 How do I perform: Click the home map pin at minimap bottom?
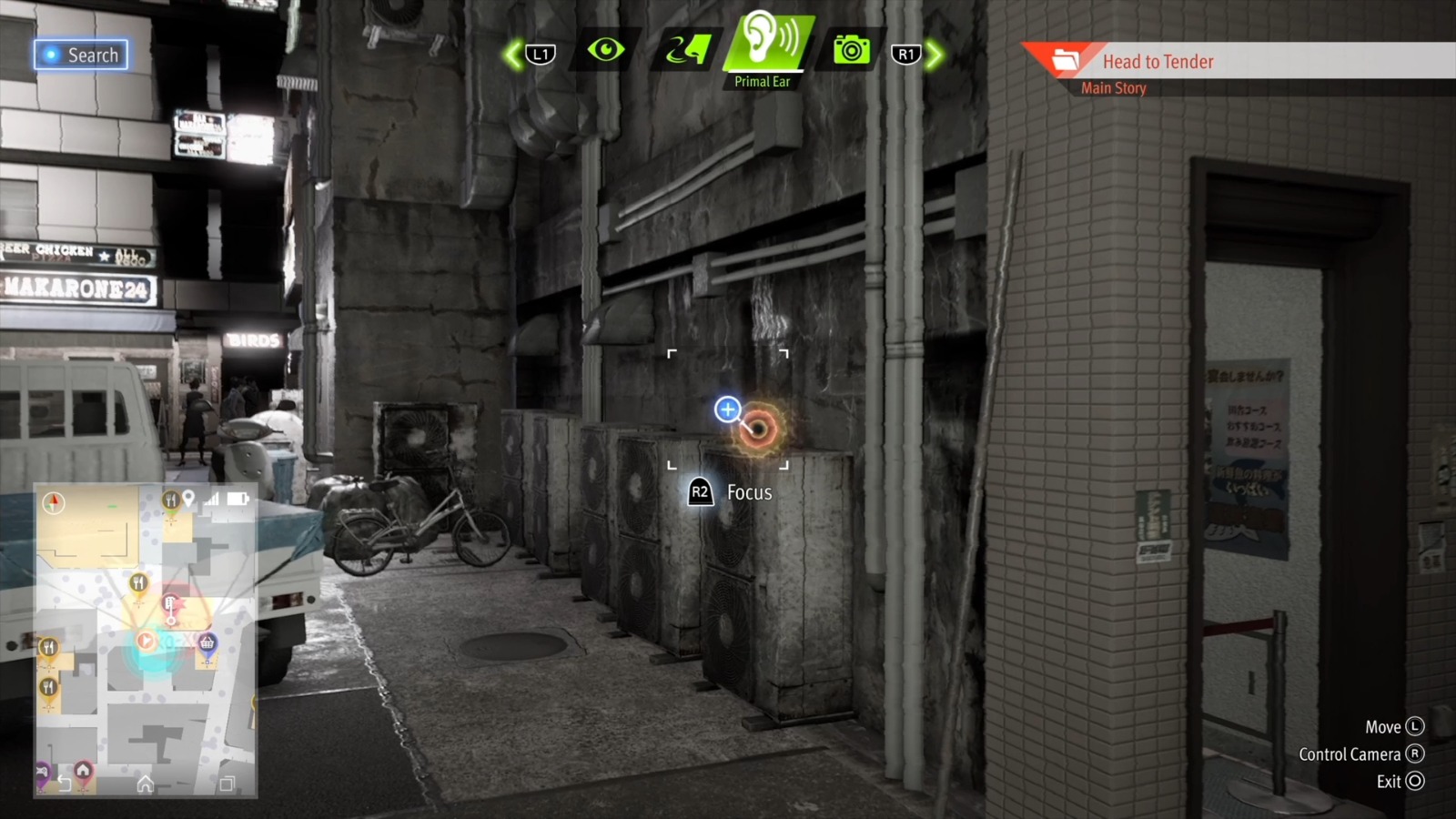[x=82, y=771]
